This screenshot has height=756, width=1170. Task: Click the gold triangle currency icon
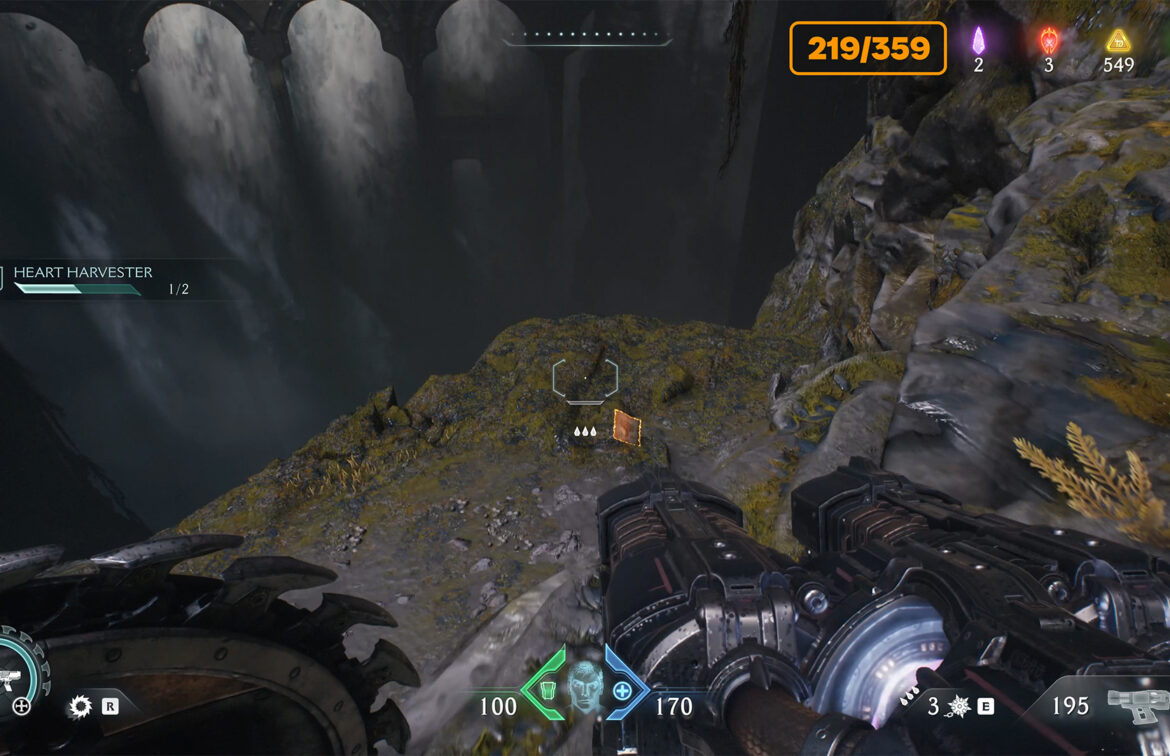[1118, 41]
